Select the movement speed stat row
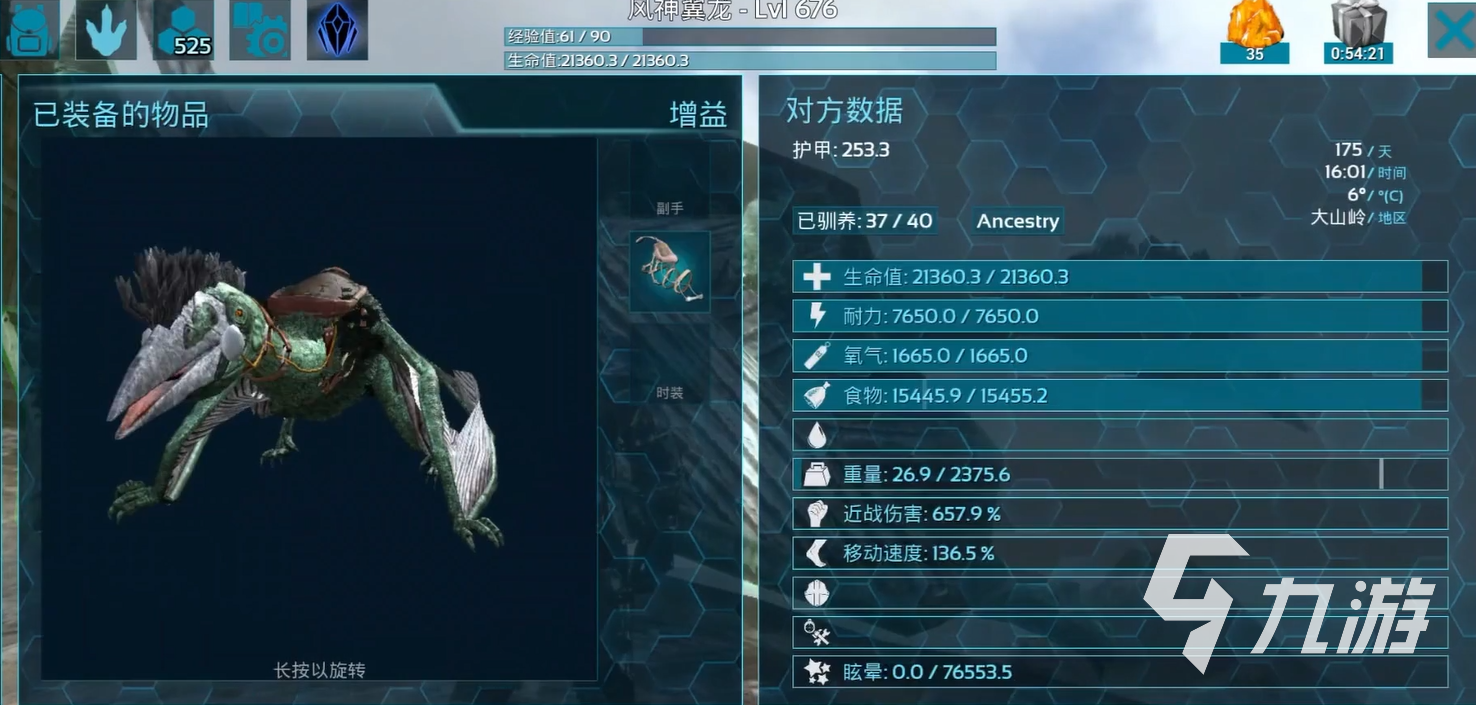 [1119, 553]
